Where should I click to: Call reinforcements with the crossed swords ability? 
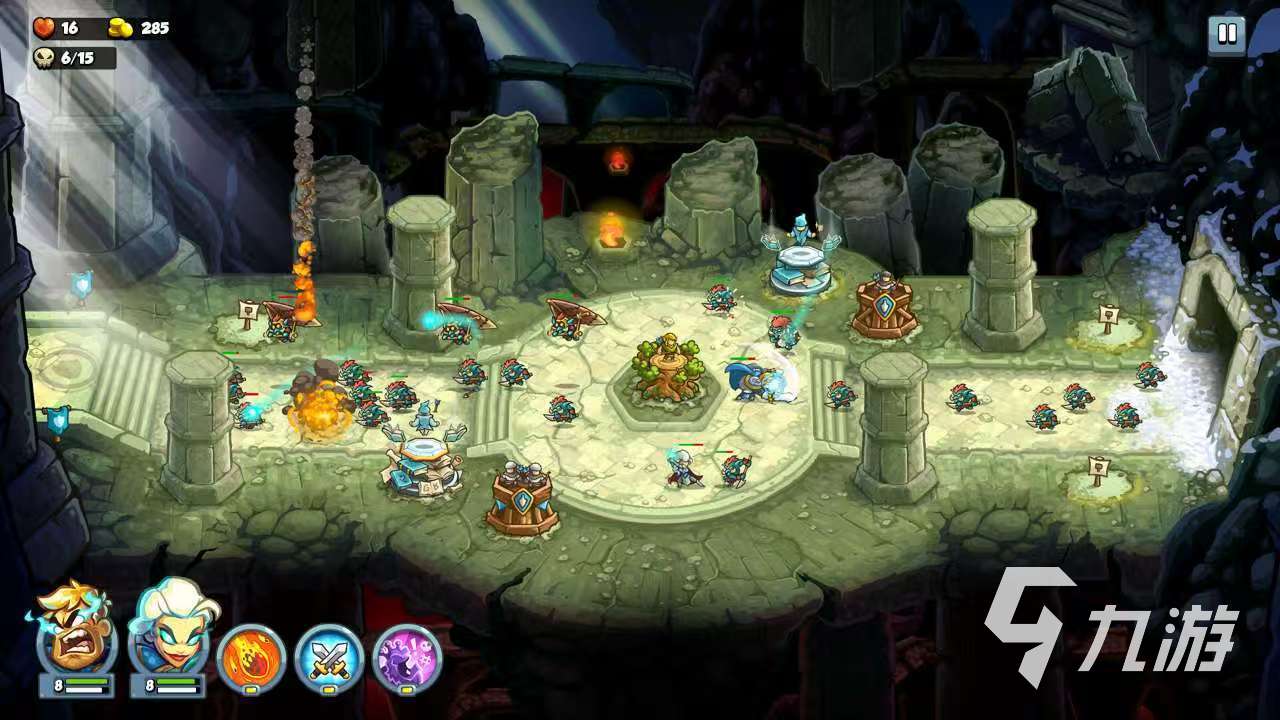point(329,658)
